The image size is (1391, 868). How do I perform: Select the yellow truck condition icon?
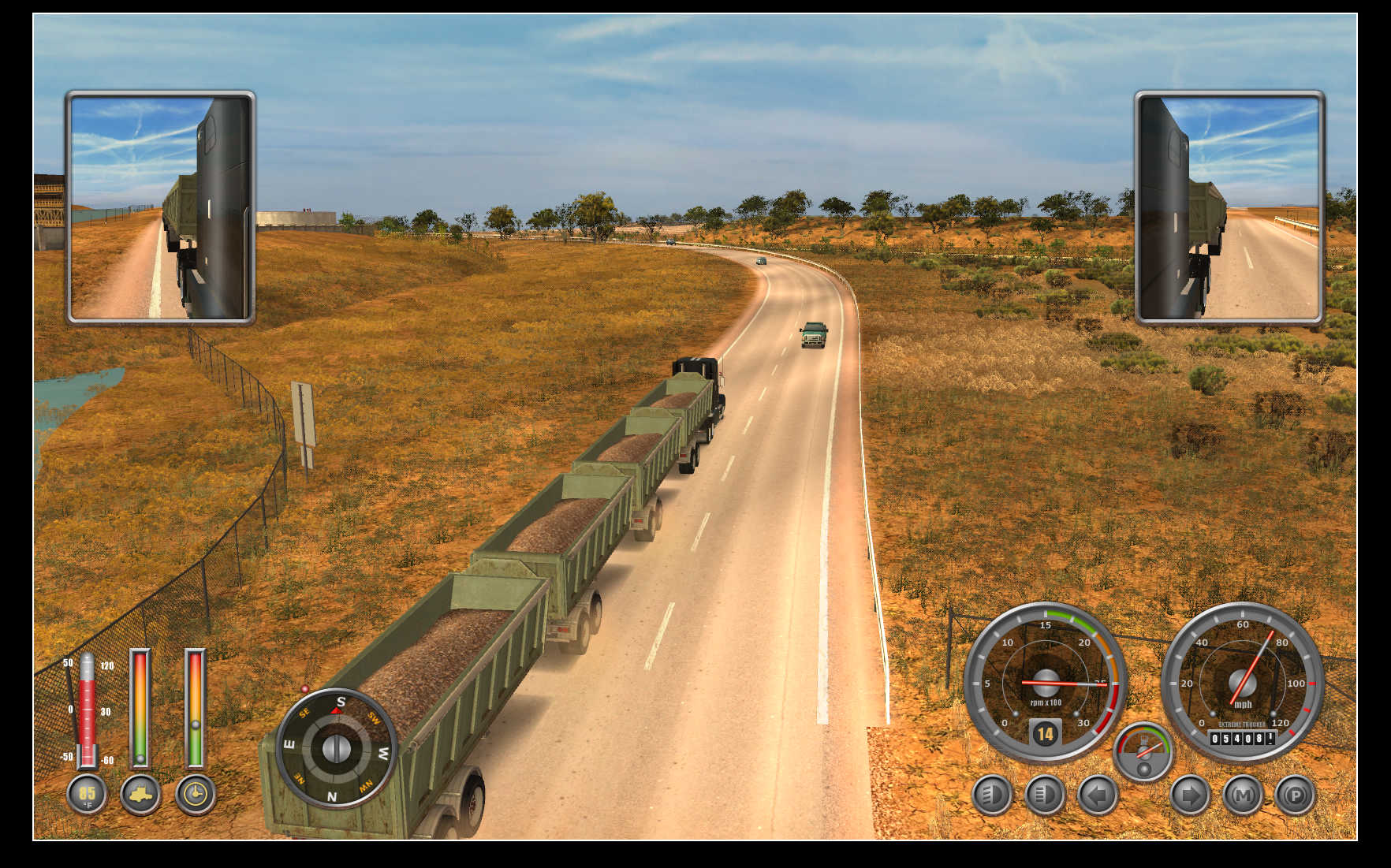pyautogui.click(x=140, y=794)
